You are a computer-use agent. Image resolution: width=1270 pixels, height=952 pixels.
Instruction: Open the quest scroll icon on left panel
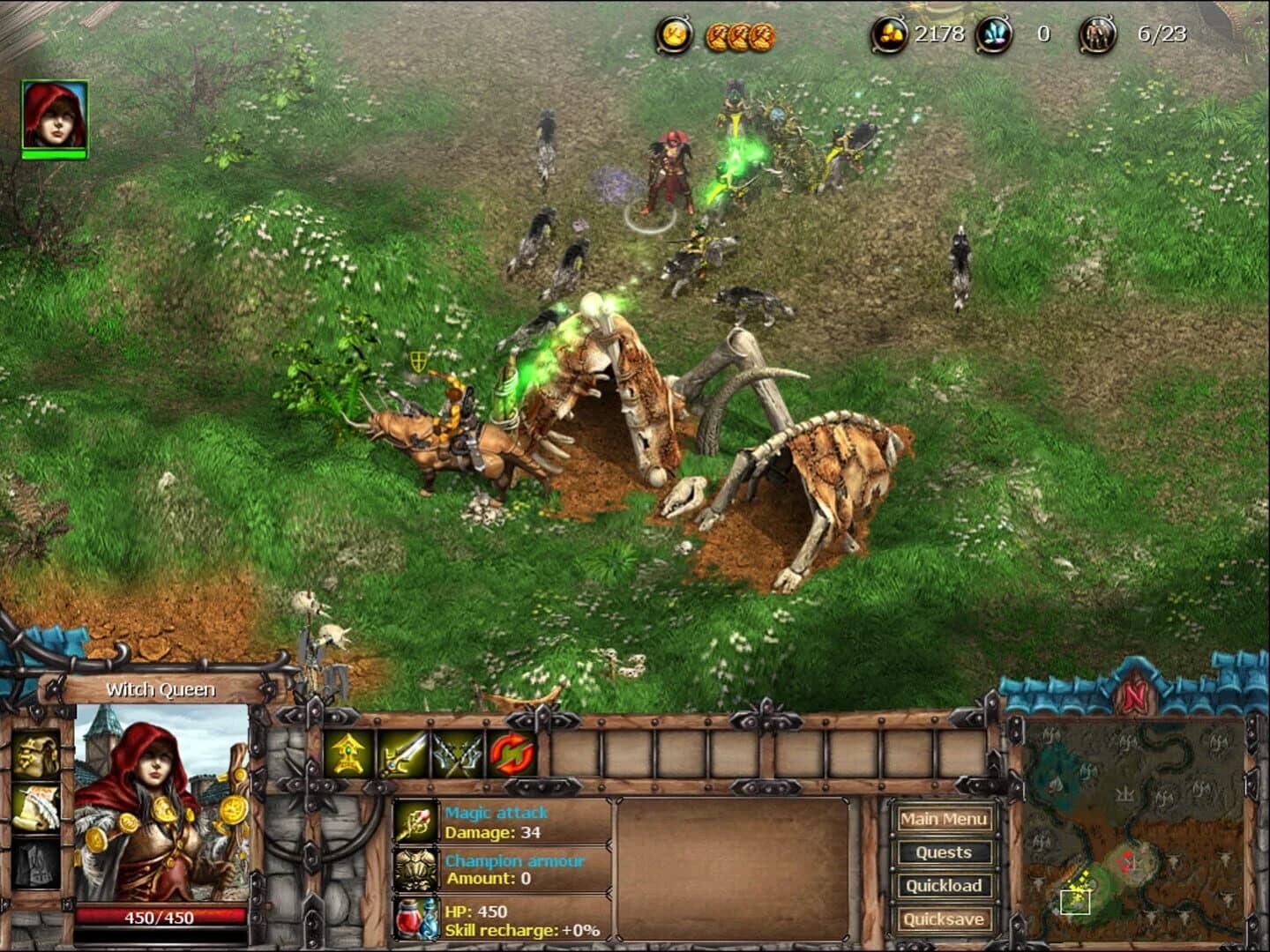click(x=35, y=808)
